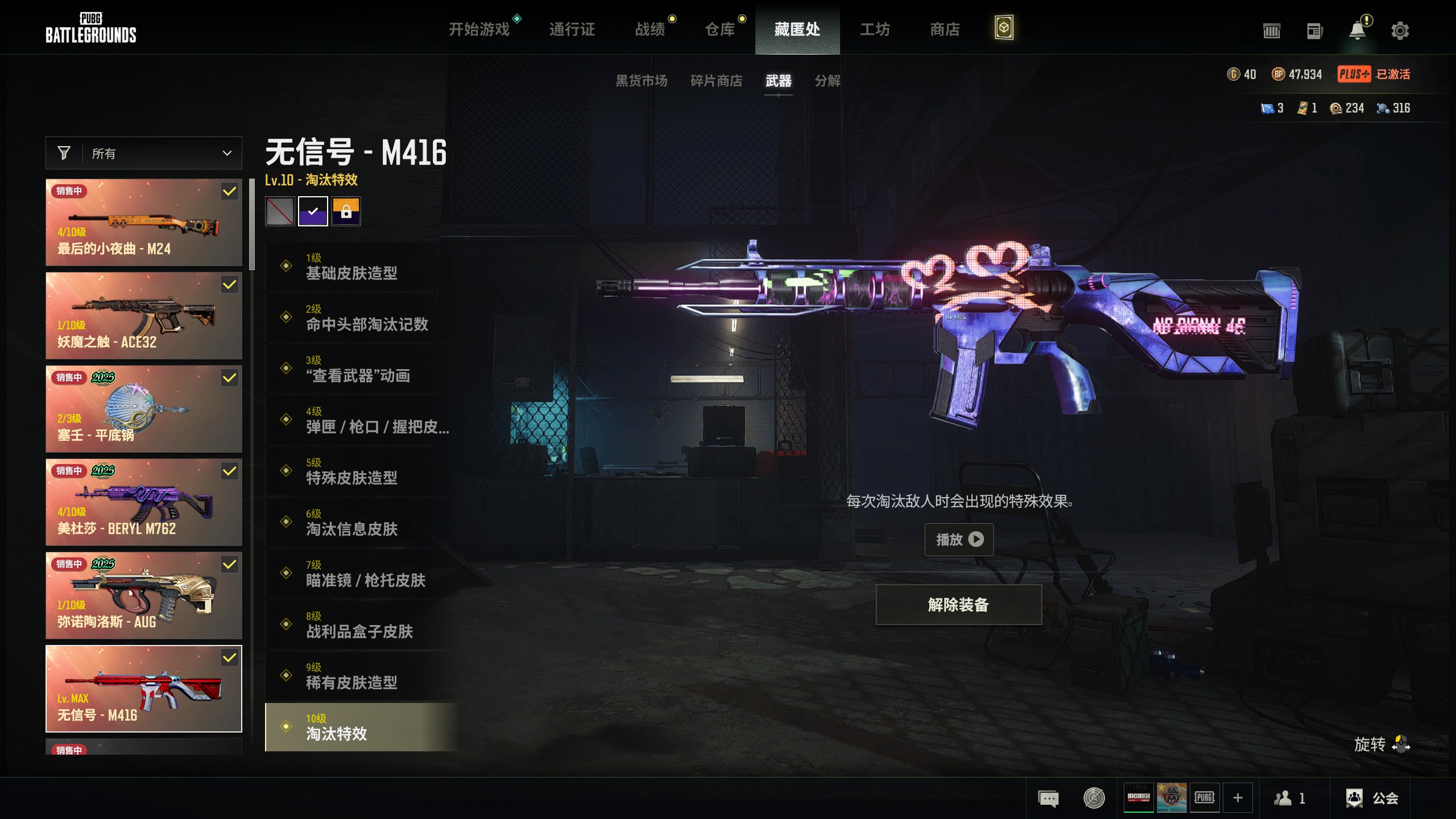
Task: Pick the 弥诺陶洛斯 - AUG skin card
Action: click(x=144, y=595)
